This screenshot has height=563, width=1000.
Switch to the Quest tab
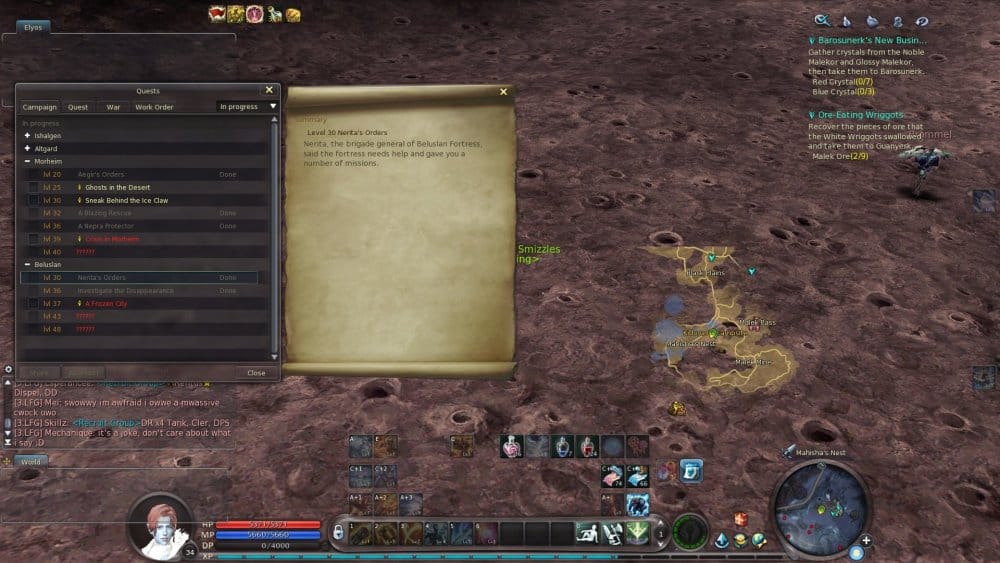pos(77,107)
